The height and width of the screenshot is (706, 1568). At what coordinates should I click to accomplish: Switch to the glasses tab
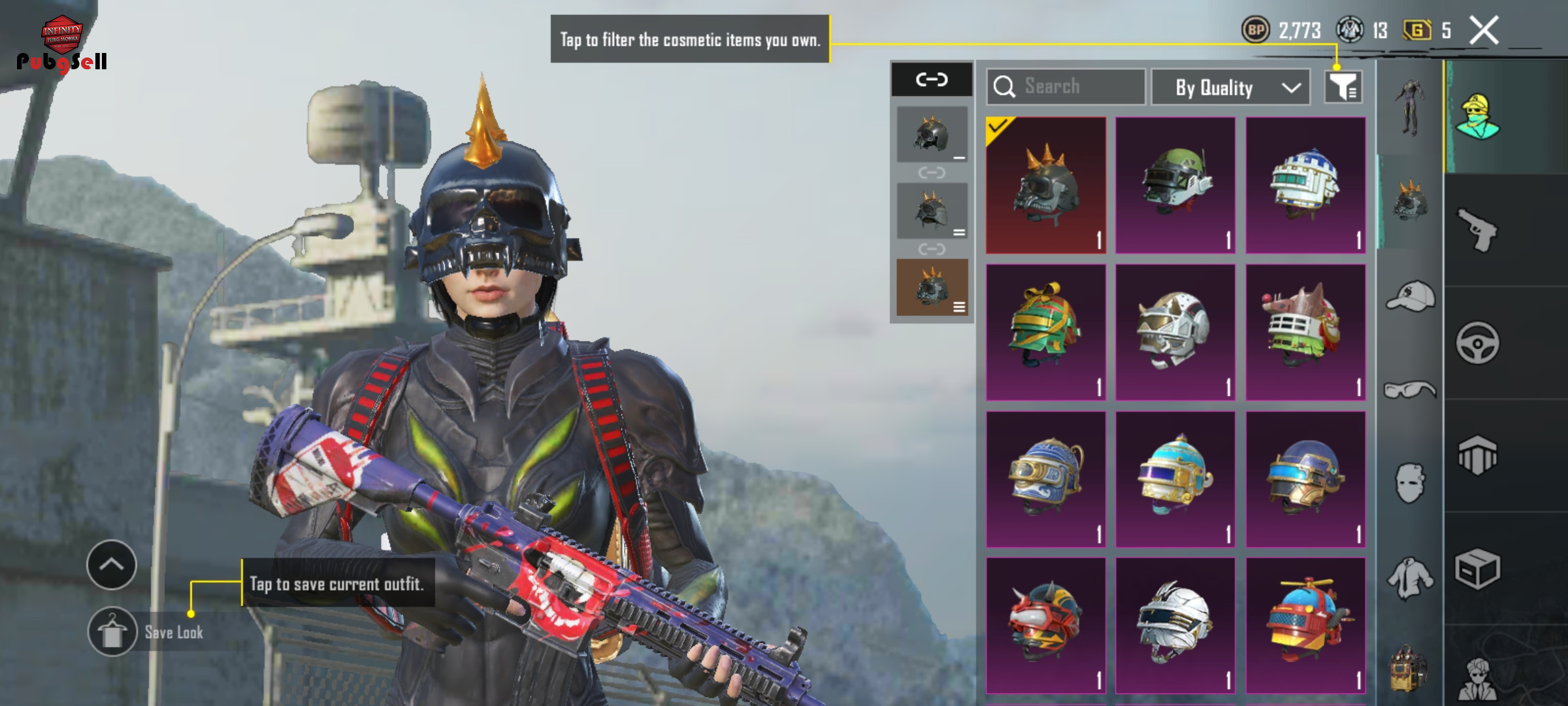(1410, 390)
